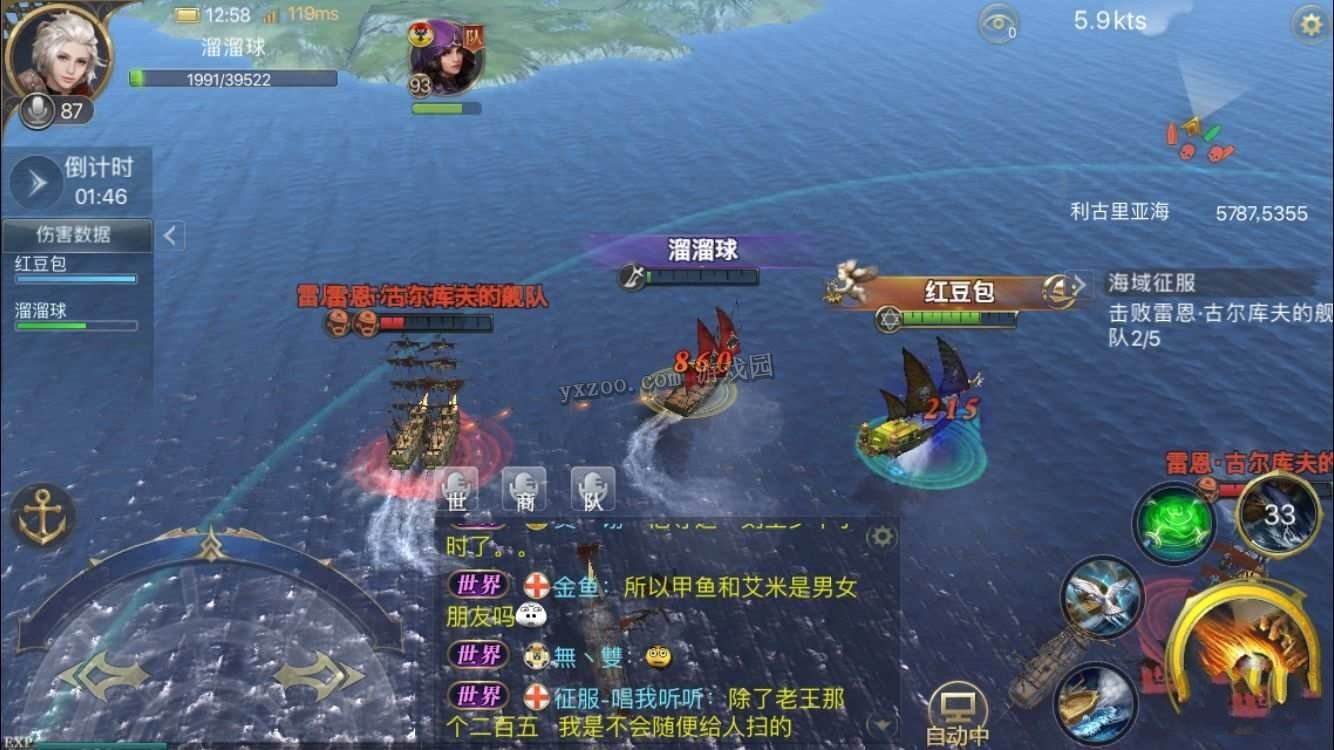This screenshot has height=750, width=1334.
Task: Expand the 红豆包 target info arrow
Action: coord(1080,285)
